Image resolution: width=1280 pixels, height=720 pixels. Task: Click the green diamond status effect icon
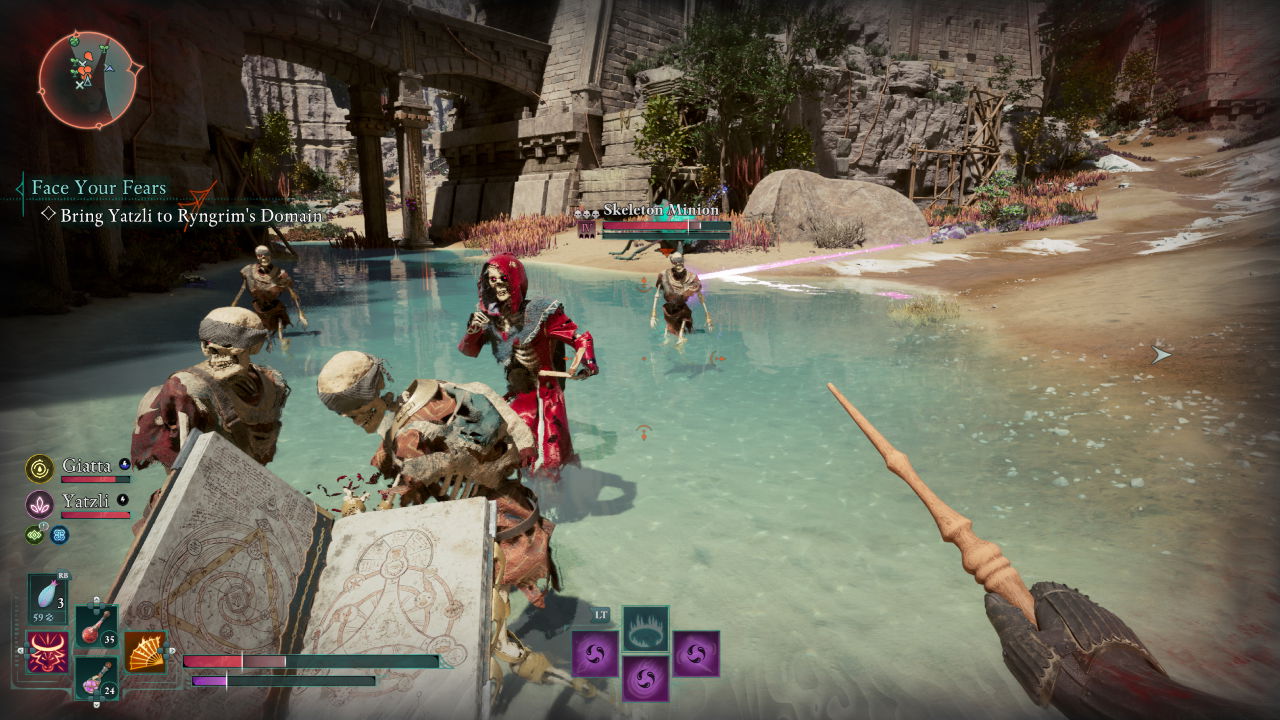tap(34, 535)
